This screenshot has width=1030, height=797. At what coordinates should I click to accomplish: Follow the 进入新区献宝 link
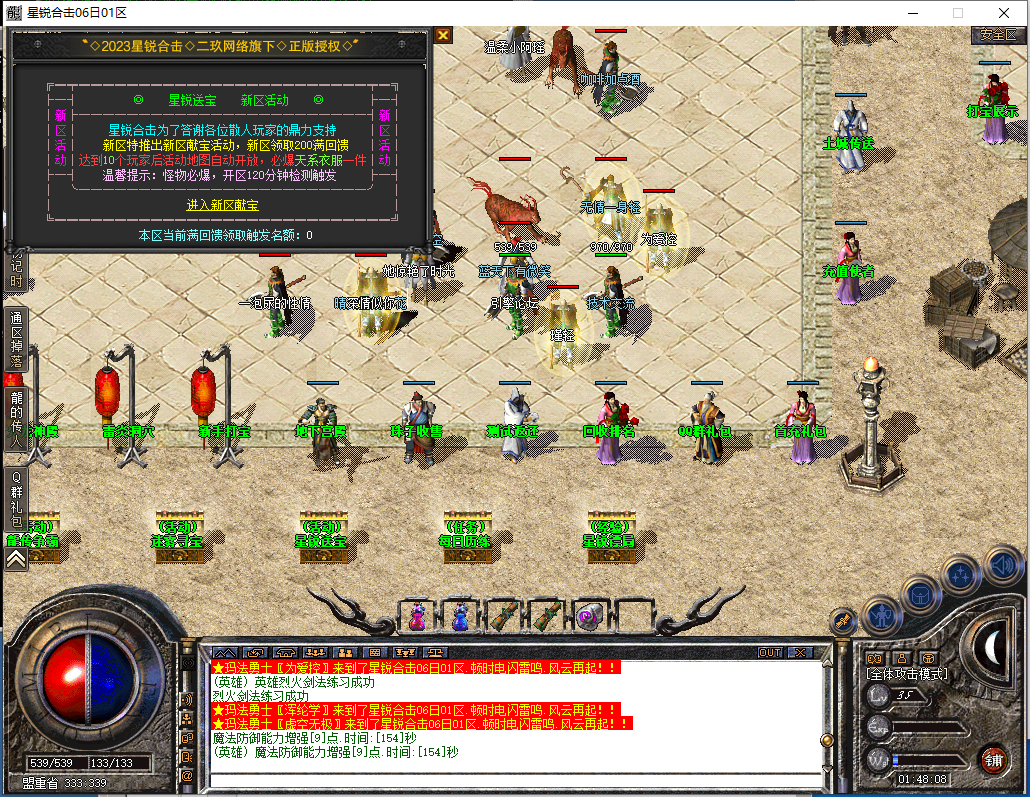tap(222, 205)
